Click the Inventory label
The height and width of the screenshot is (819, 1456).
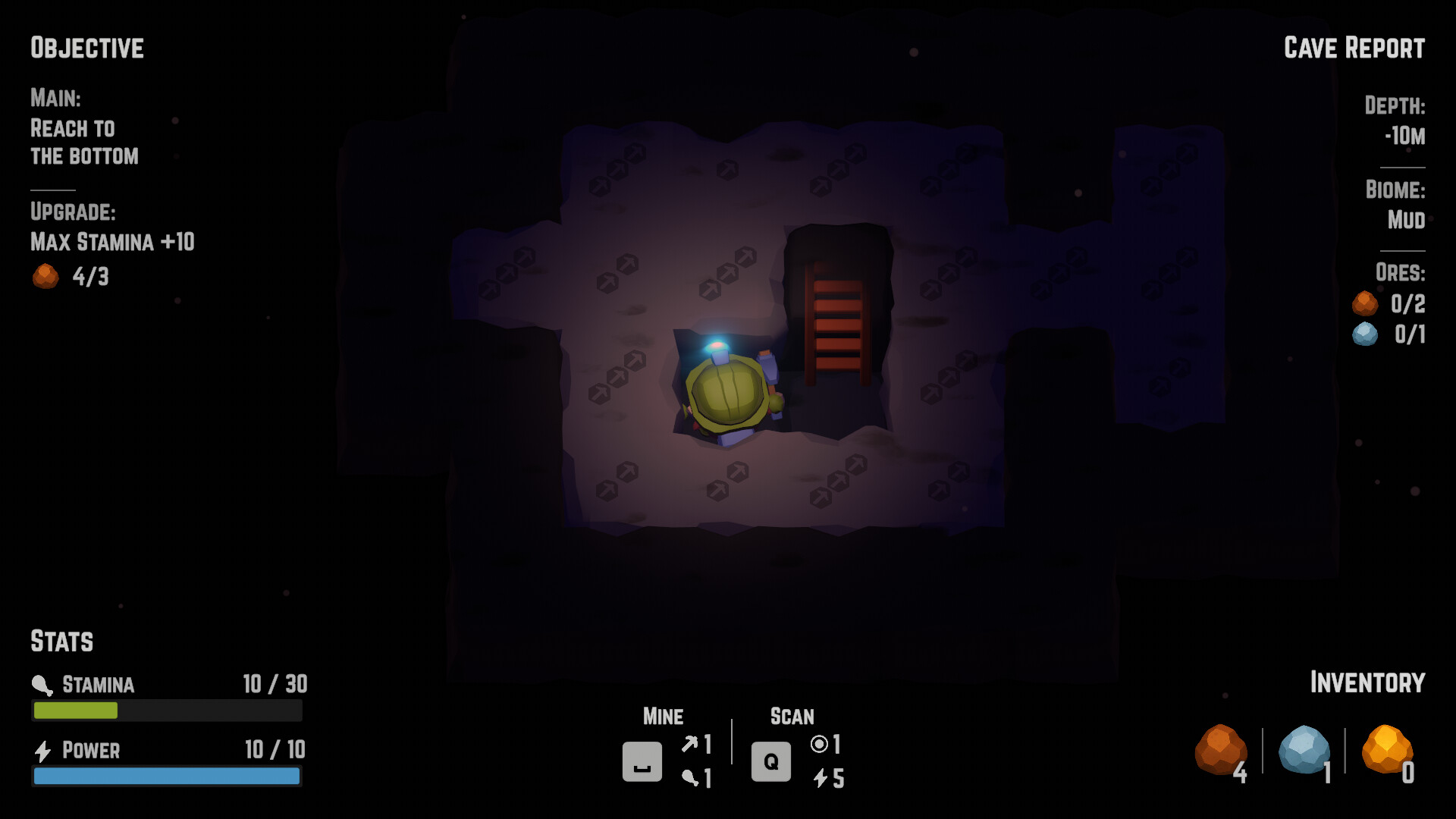pyautogui.click(x=1367, y=682)
